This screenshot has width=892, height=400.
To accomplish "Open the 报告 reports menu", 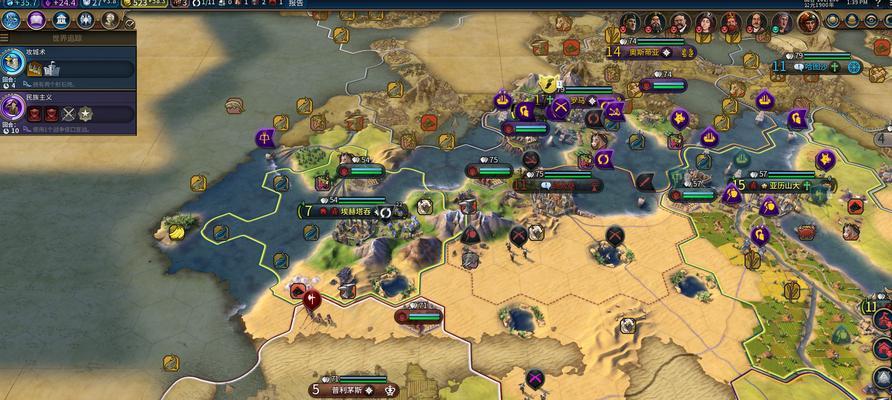I will pyautogui.click(x=296, y=4).
